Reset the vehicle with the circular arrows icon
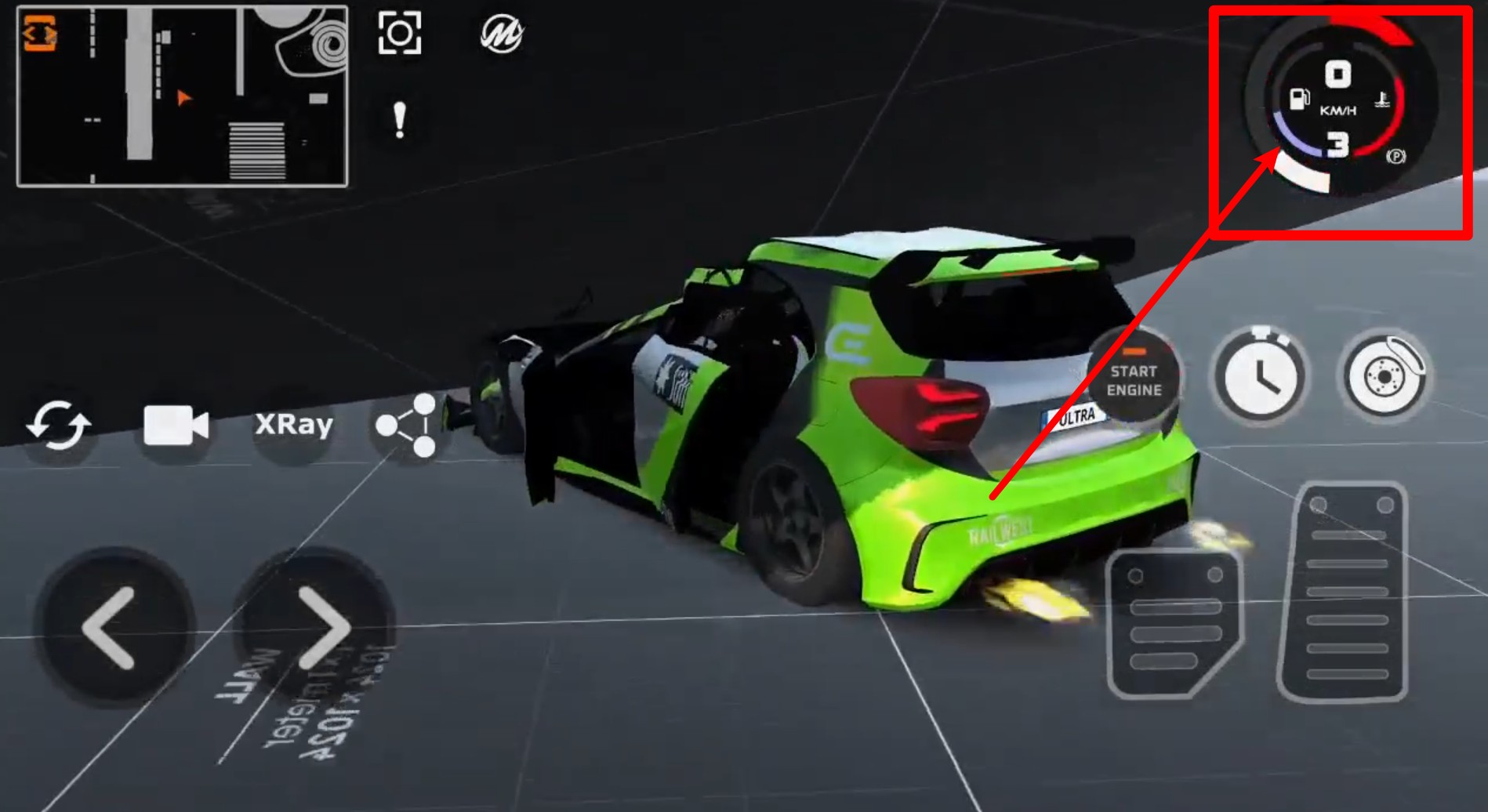1488x812 pixels. coord(59,426)
